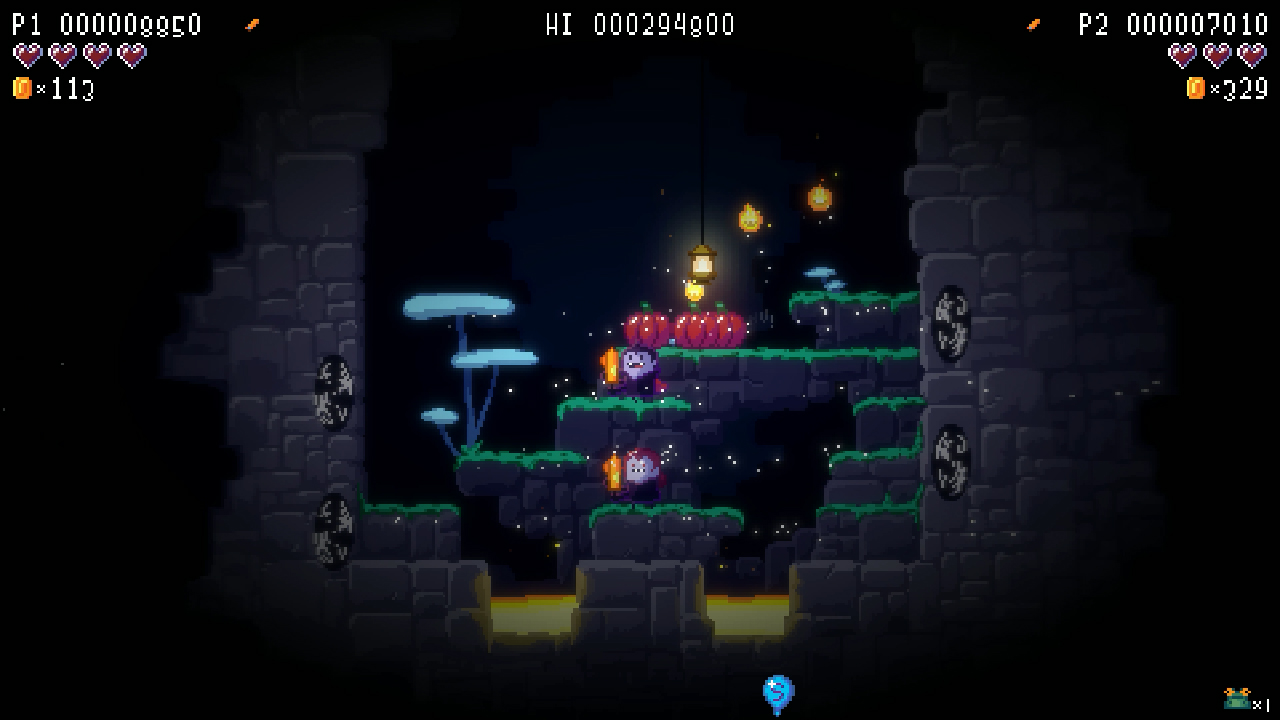The width and height of the screenshot is (1280, 720).
Task: Click the small yellow flame beside the lantern
Action: tap(752, 218)
